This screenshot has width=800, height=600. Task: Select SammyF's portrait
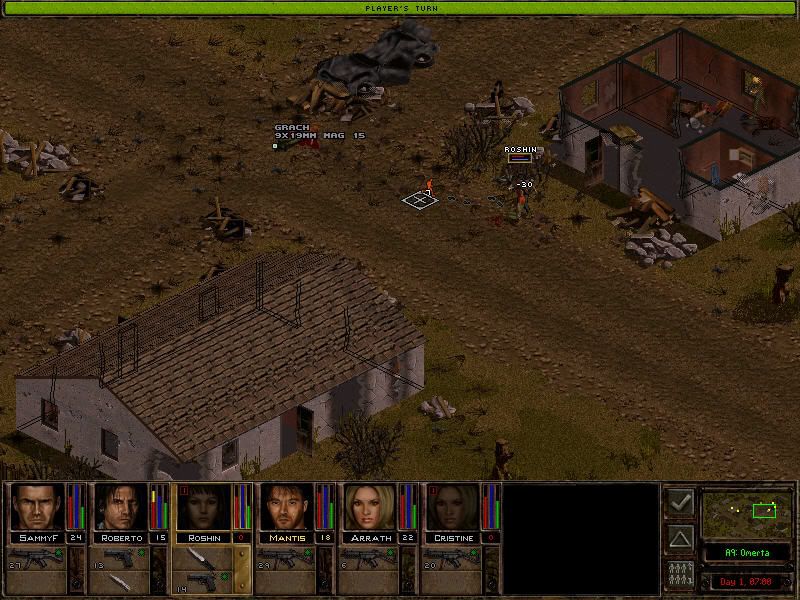point(37,507)
